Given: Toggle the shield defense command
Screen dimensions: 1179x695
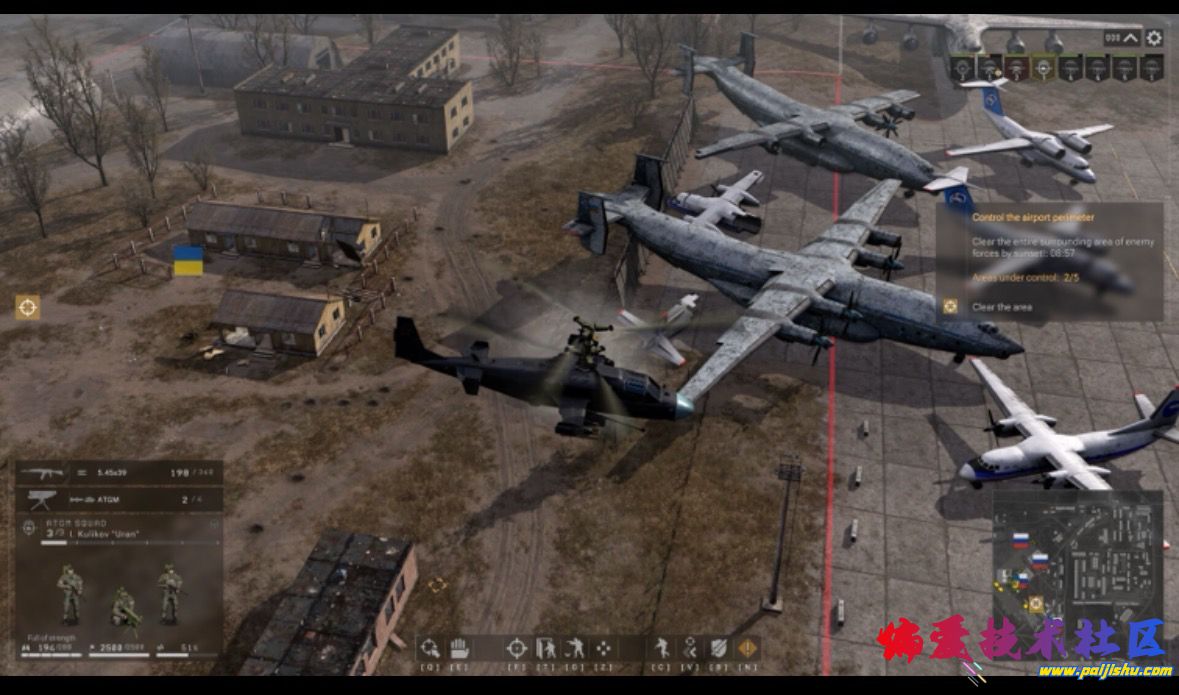Looking at the screenshot, I should (718, 647).
